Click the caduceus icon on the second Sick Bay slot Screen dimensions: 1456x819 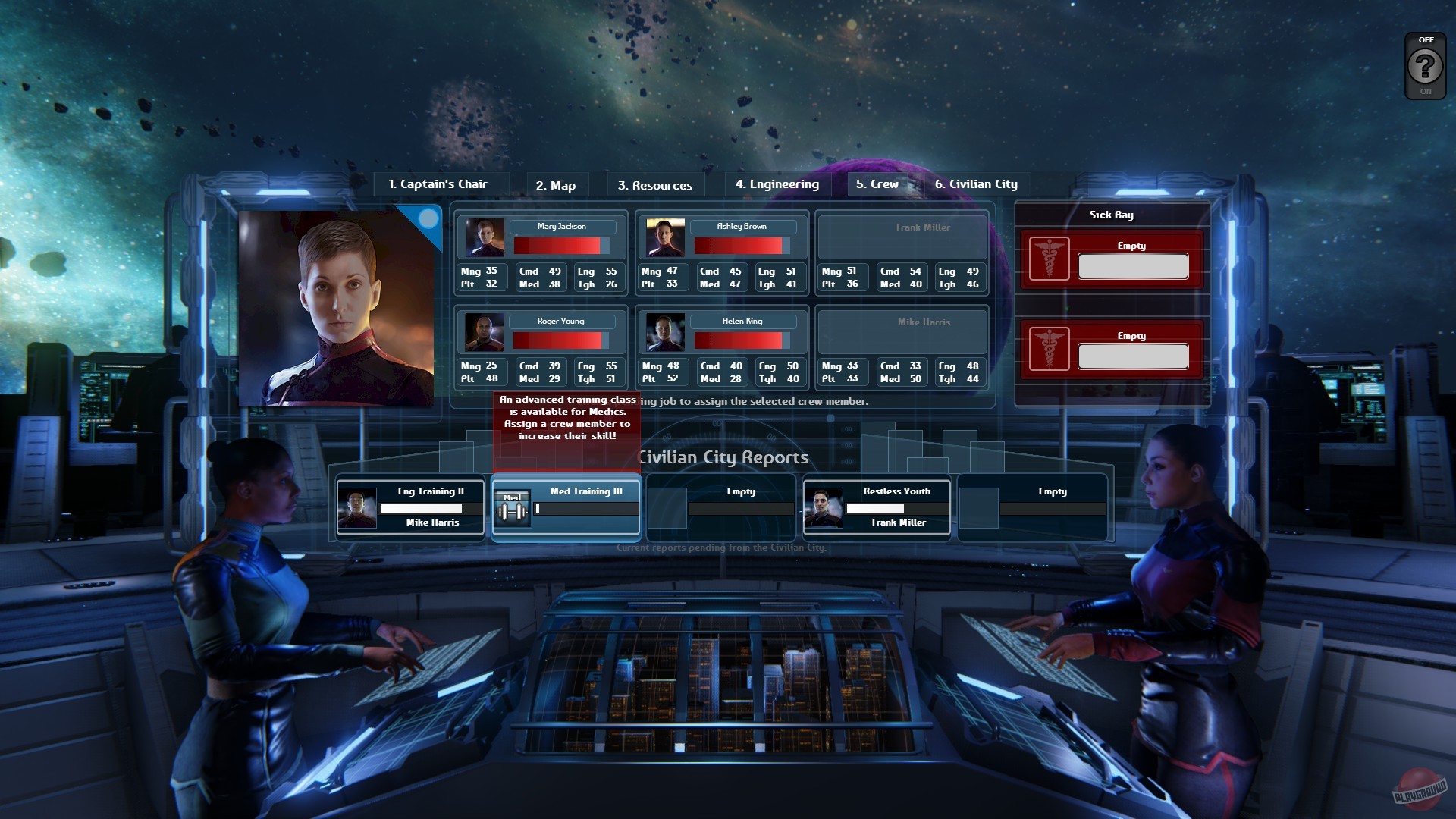coord(1050,350)
